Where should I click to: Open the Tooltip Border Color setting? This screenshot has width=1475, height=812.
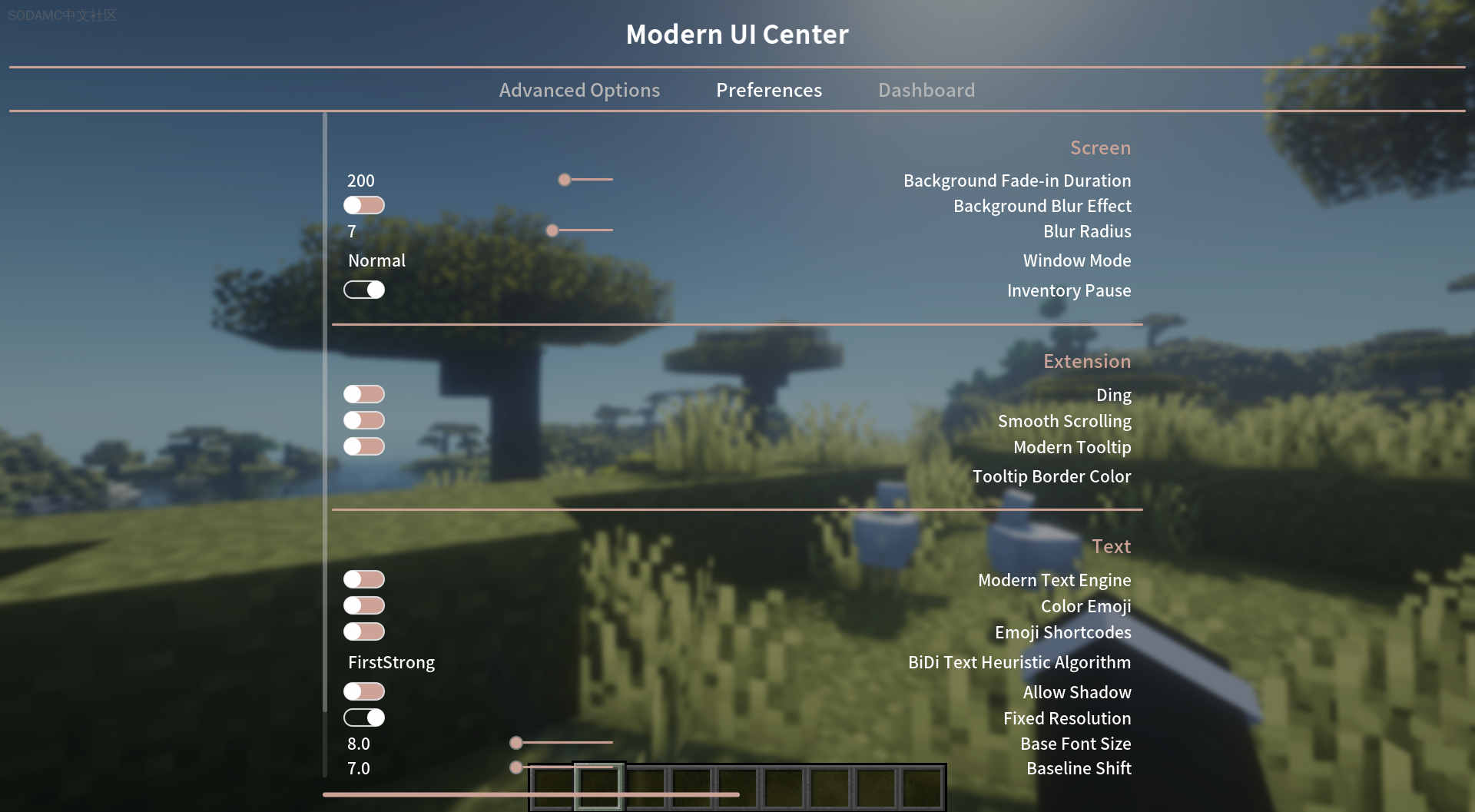[1052, 476]
